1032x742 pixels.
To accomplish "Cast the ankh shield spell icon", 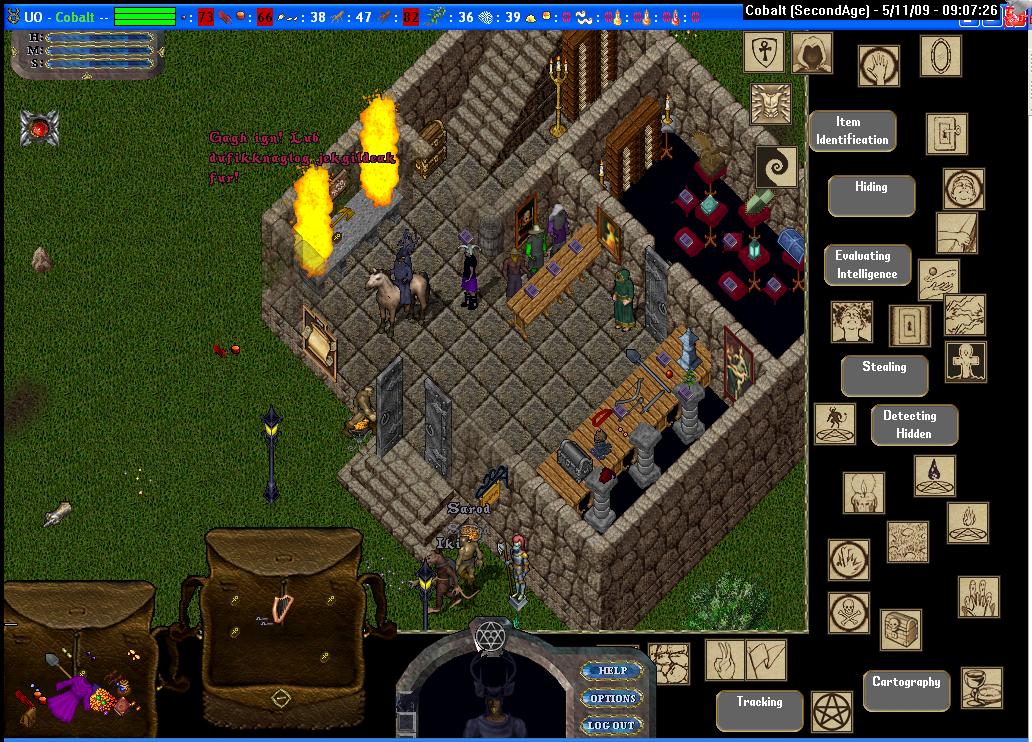I will pos(763,52).
